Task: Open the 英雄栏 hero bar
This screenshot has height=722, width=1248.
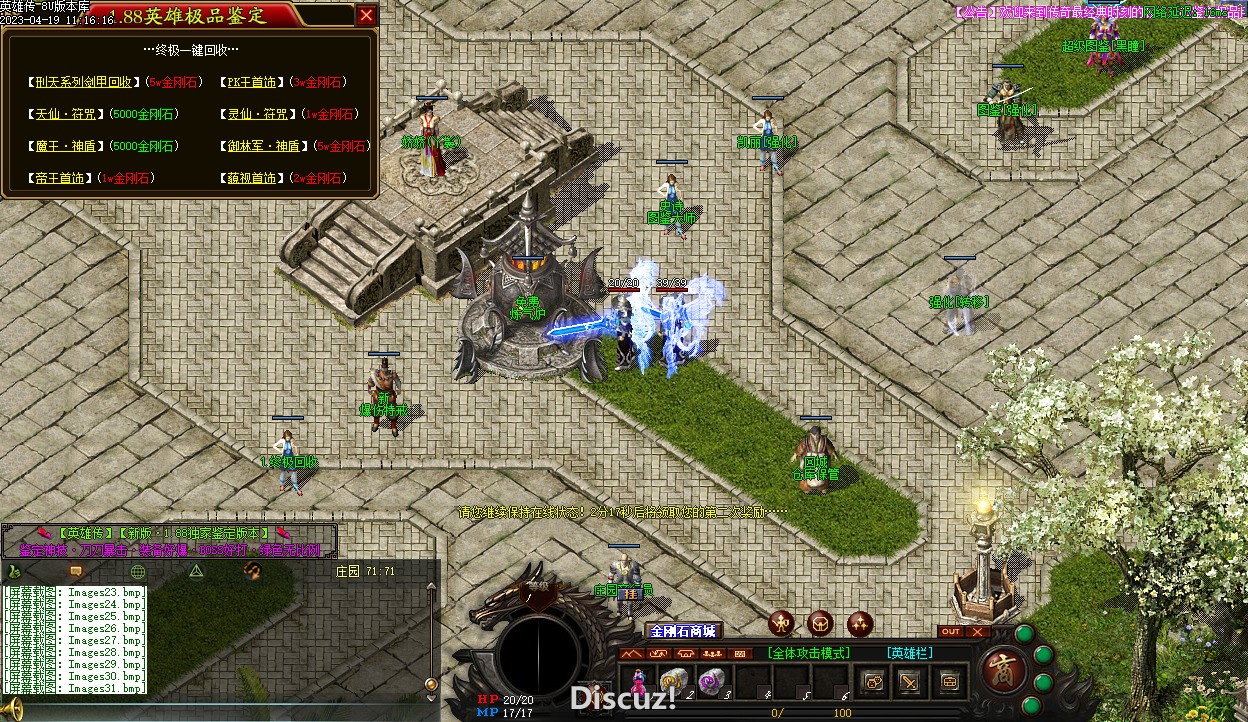Action: [910, 653]
